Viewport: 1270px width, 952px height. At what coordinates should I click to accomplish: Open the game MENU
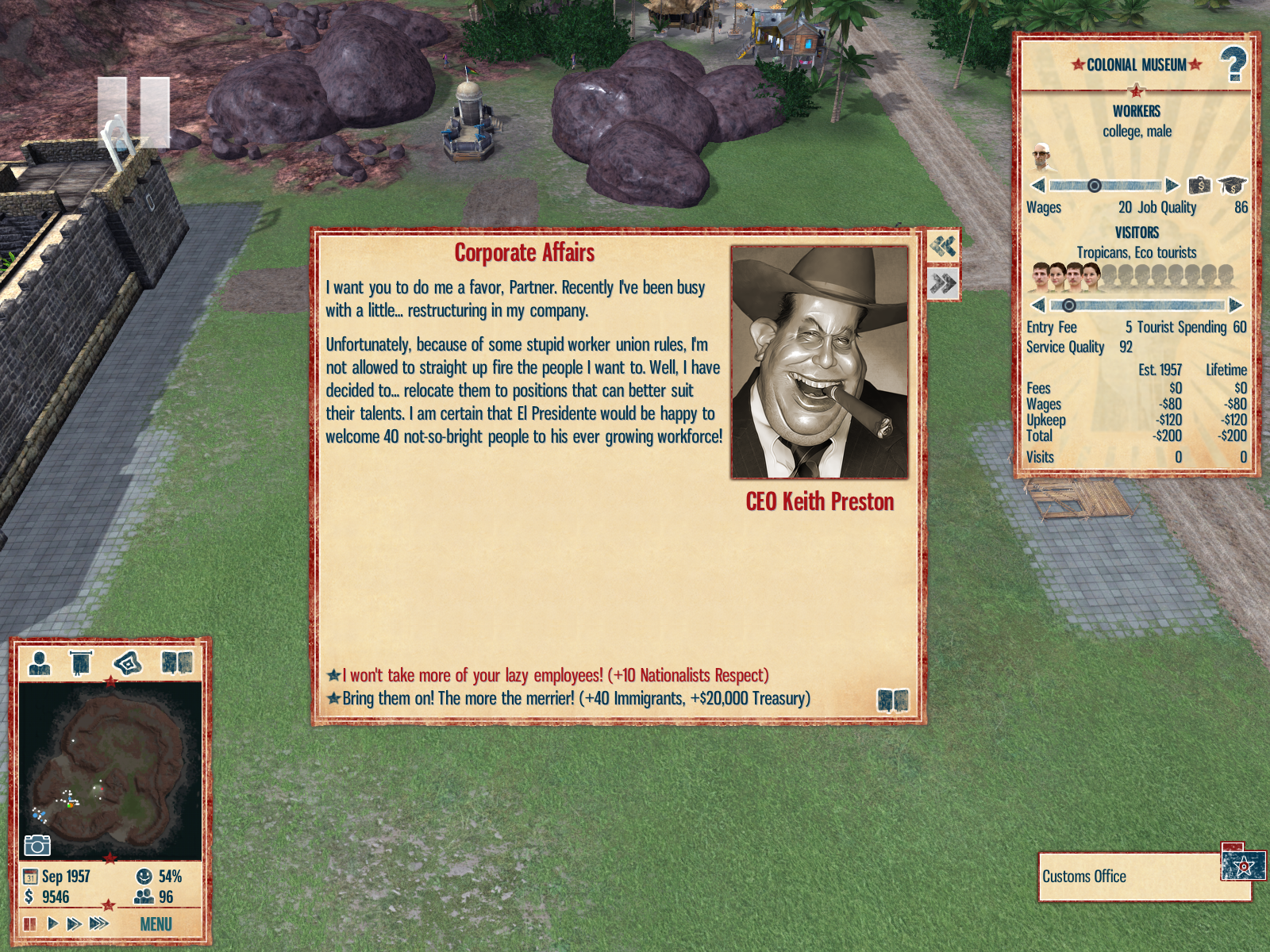click(x=156, y=924)
